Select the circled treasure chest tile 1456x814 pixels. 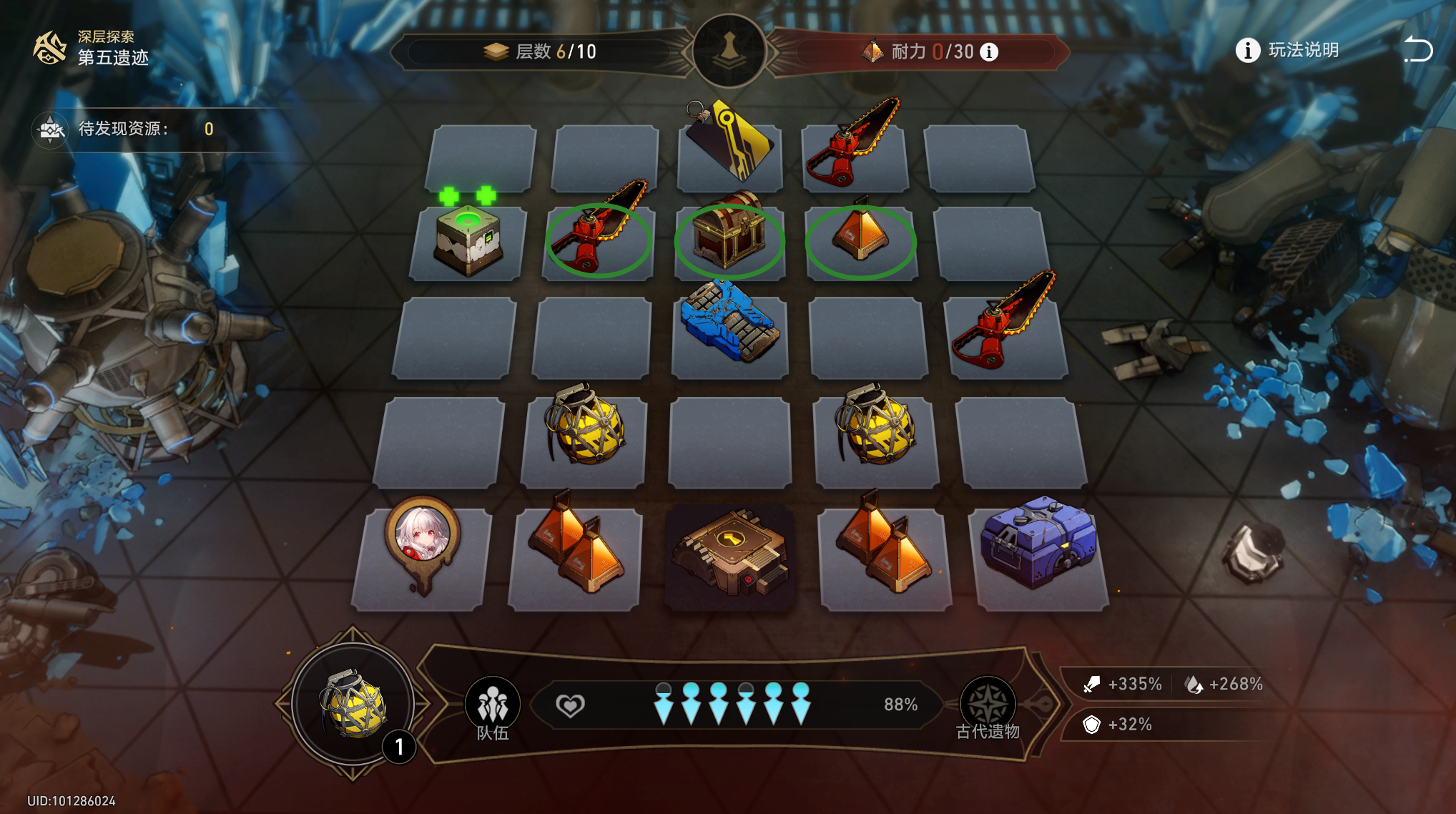coord(729,240)
